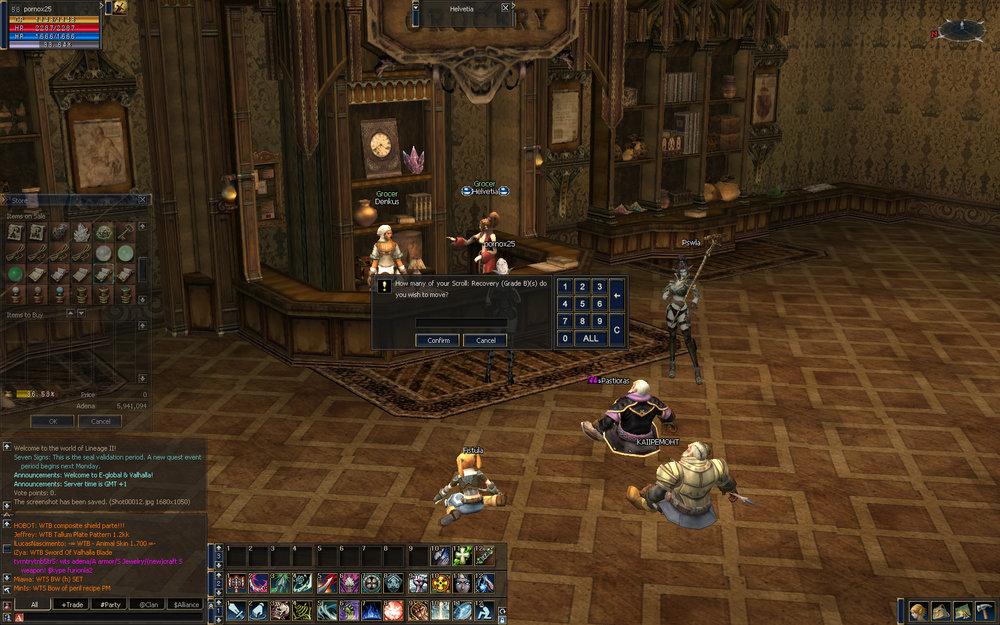The width and height of the screenshot is (1000, 625).
Task: Show the @Clan chat tab
Action: click(x=147, y=604)
